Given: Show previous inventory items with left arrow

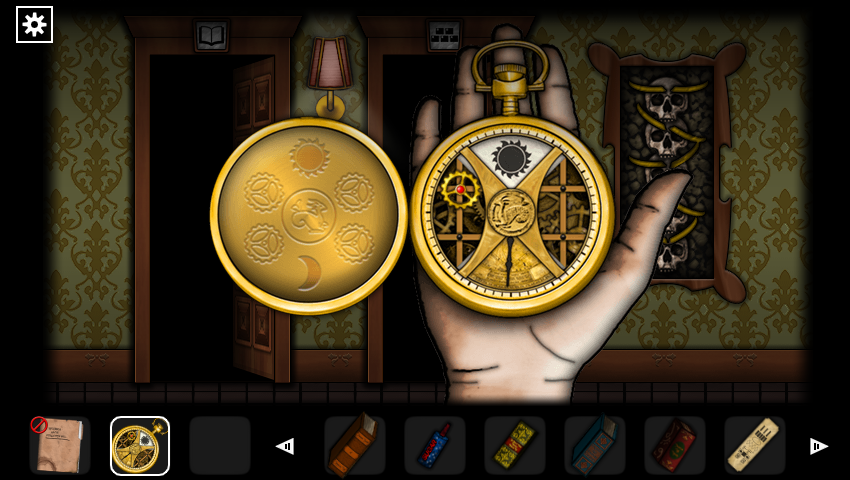Looking at the screenshot, I should pyautogui.click(x=285, y=446).
